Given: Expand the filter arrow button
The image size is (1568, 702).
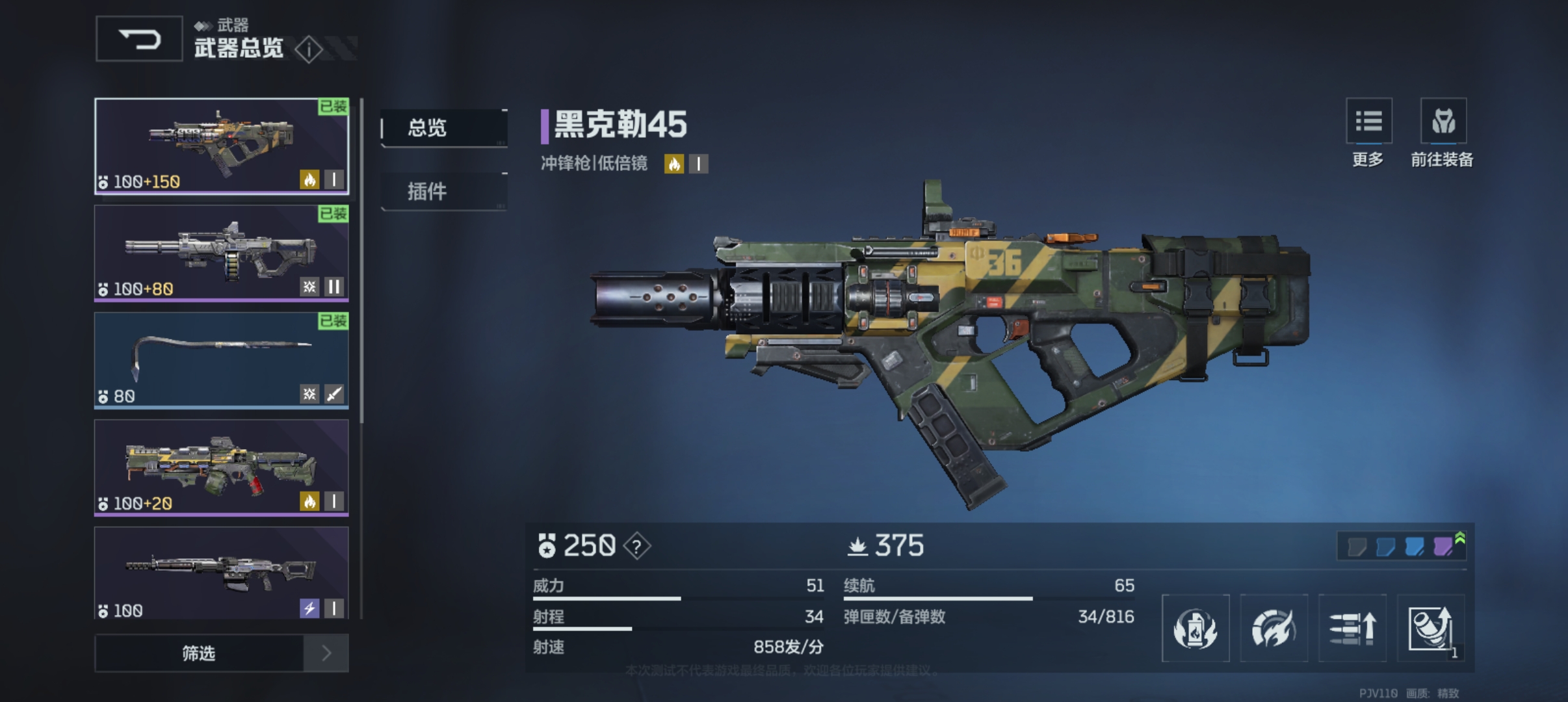Looking at the screenshot, I should [326, 653].
